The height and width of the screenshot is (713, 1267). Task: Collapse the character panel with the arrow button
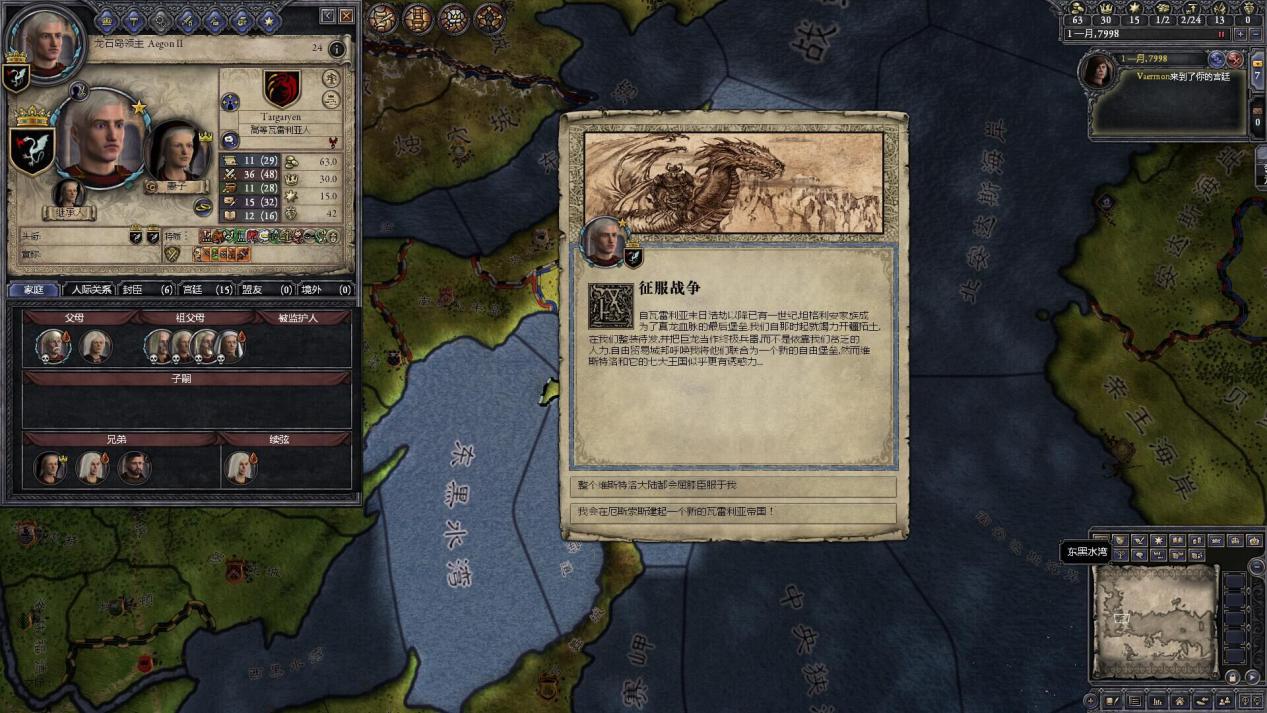[328, 16]
